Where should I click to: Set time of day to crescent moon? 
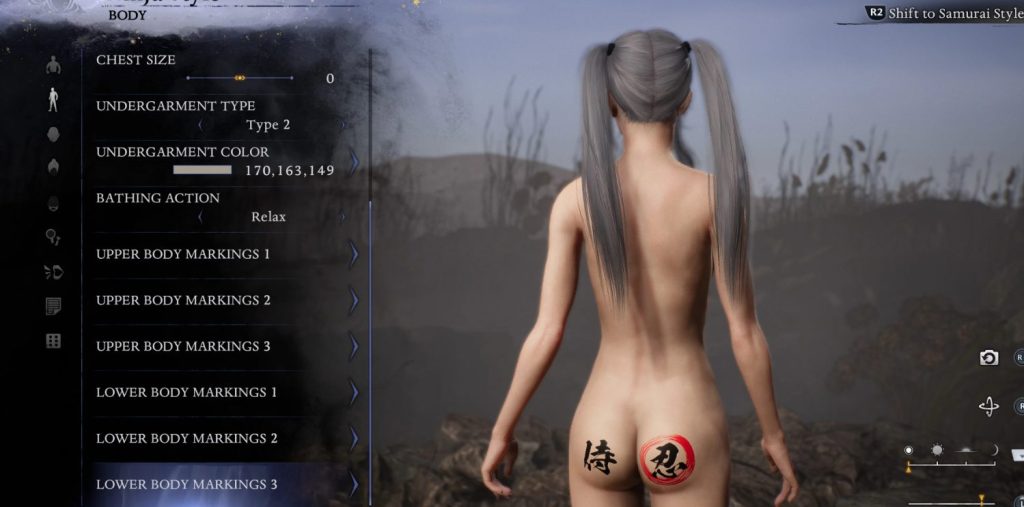pyautogui.click(x=993, y=450)
